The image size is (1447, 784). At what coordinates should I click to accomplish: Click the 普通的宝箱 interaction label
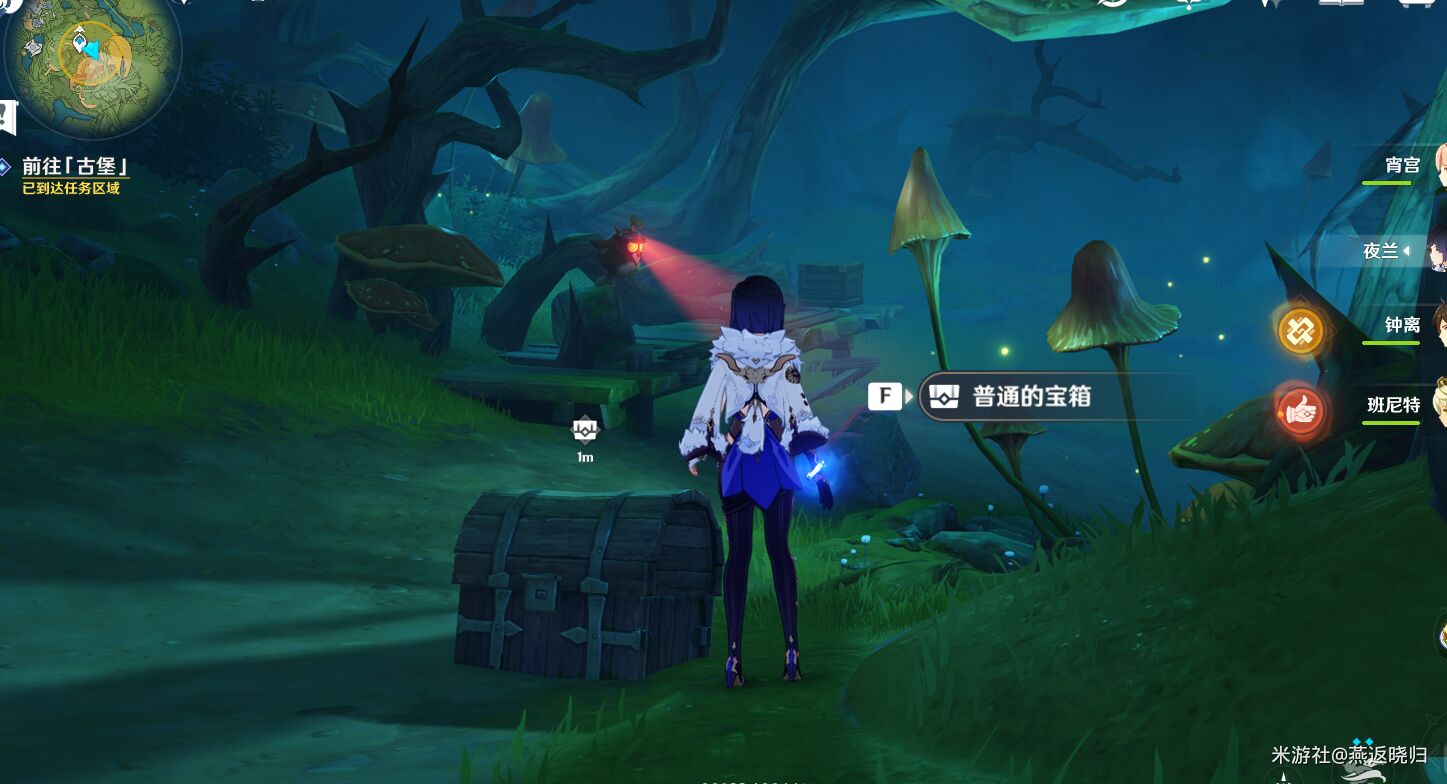(x=1031, y=396)
